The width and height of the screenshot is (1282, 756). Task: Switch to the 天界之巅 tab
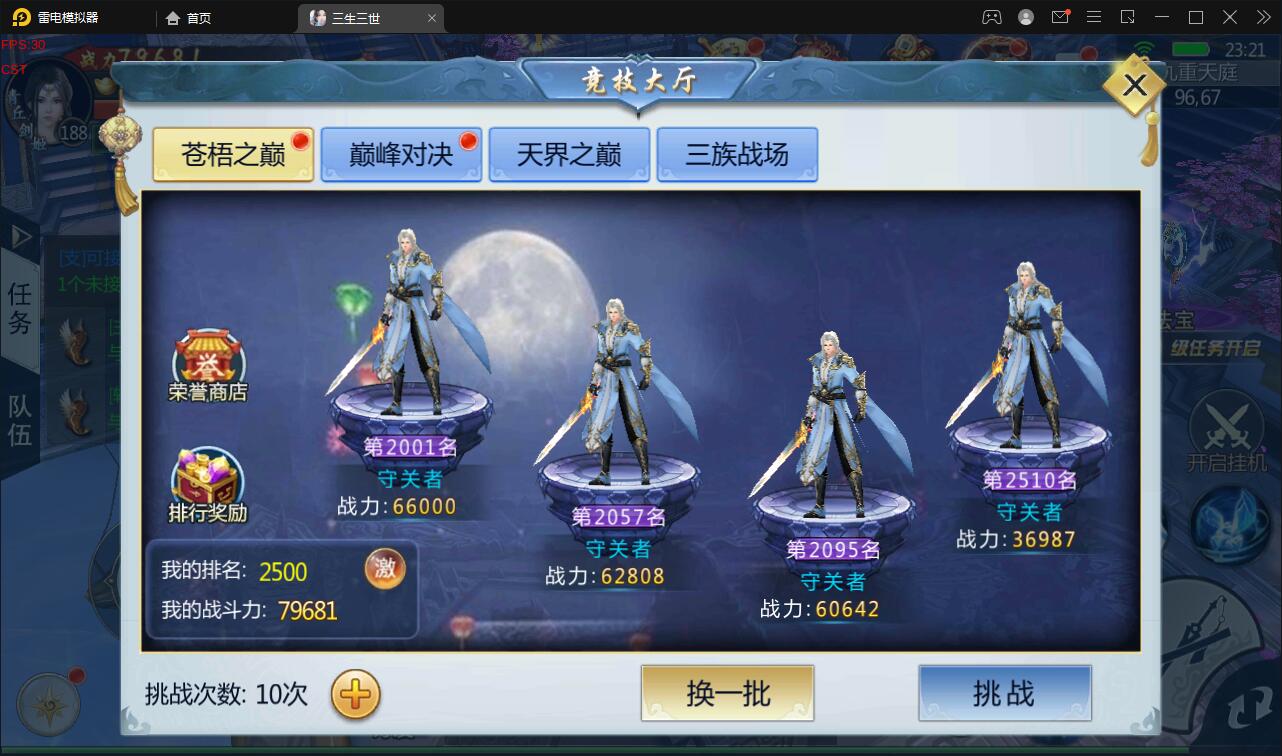coord(569,154)
